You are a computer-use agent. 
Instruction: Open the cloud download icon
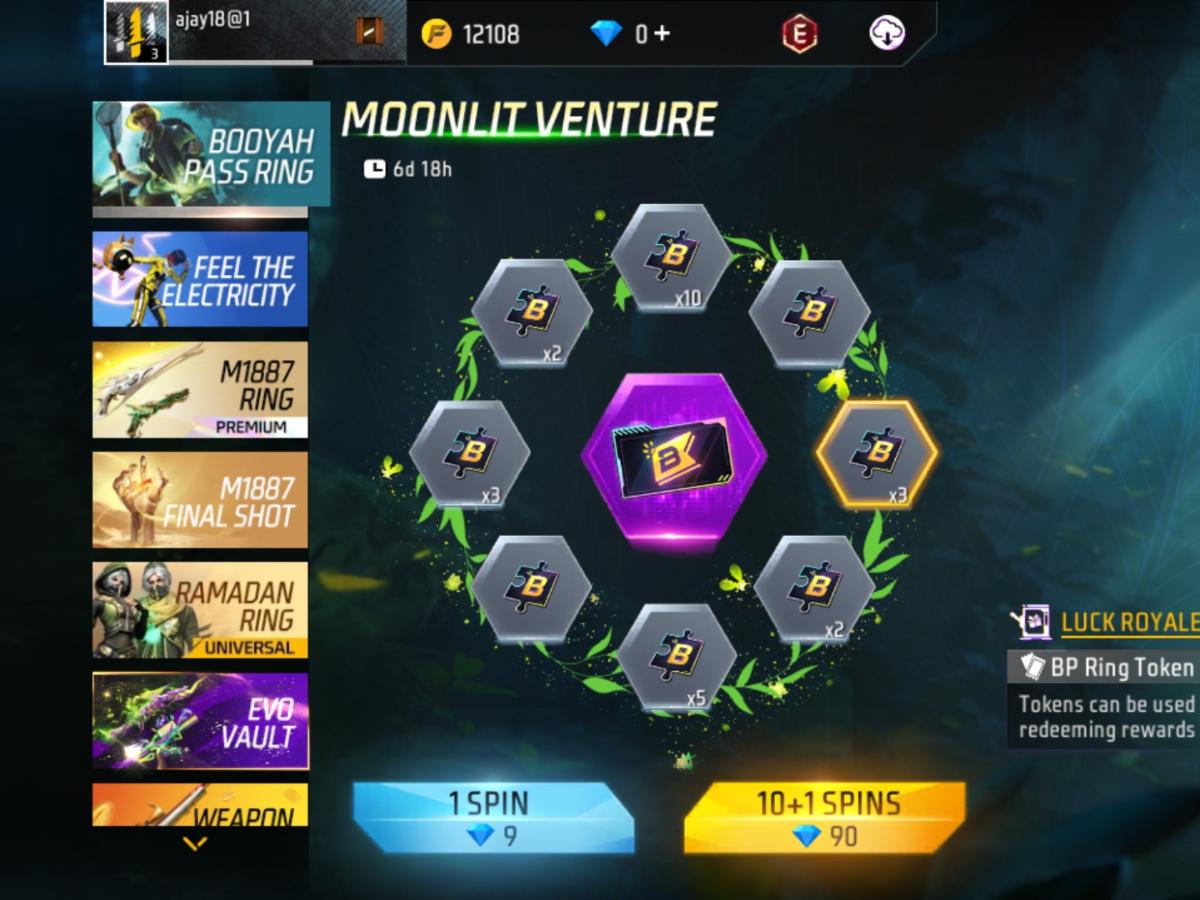click(887, 33)
